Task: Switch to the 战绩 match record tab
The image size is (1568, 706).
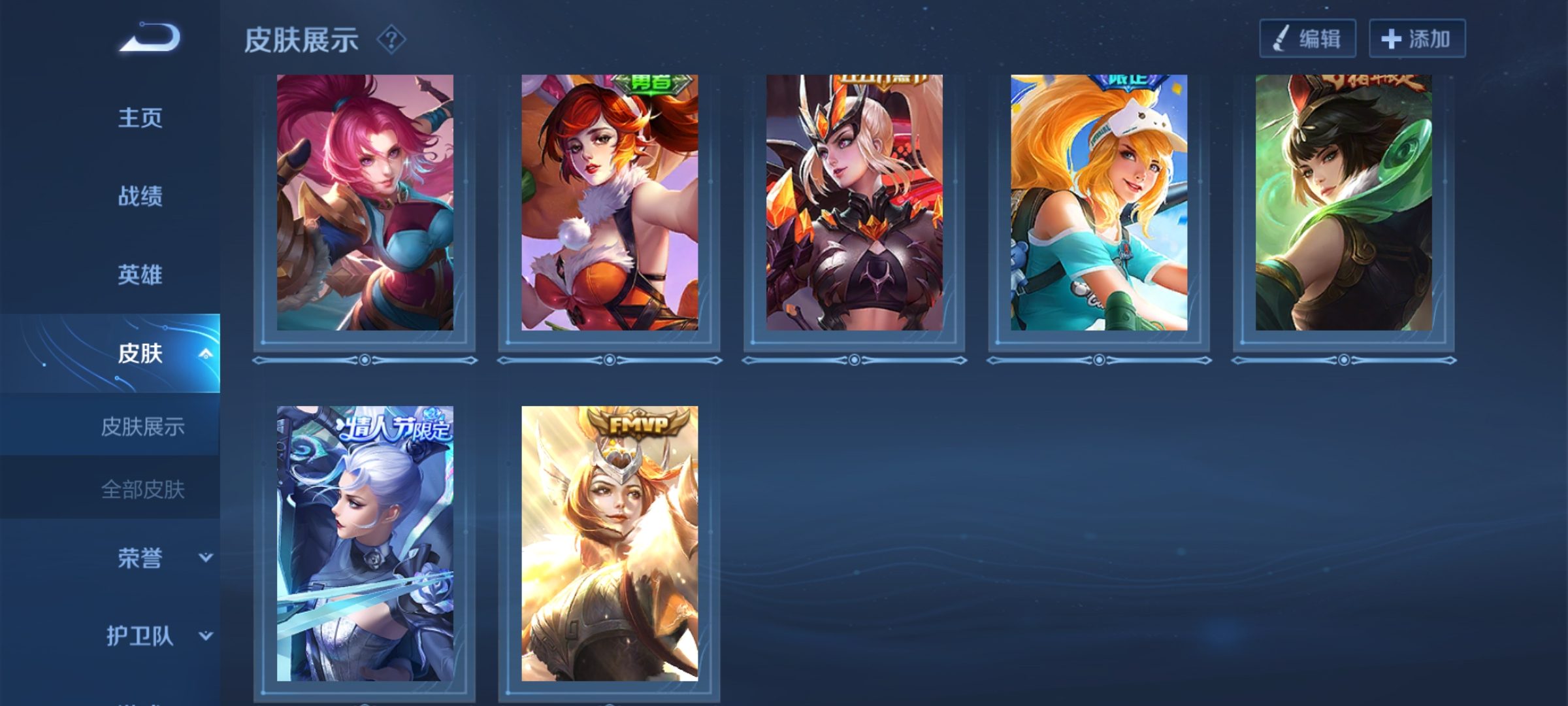Action: click(x=140, y=196)
